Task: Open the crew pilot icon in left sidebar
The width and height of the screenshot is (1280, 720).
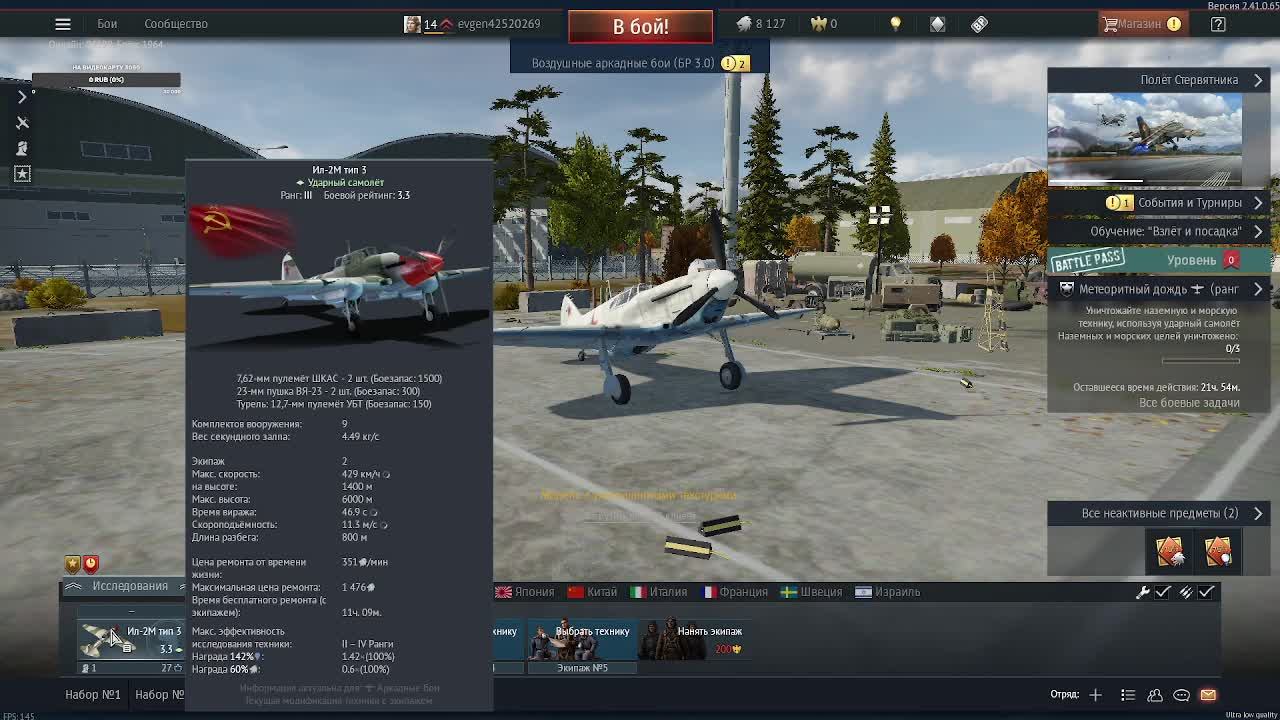Action: (x=22, y=147)
